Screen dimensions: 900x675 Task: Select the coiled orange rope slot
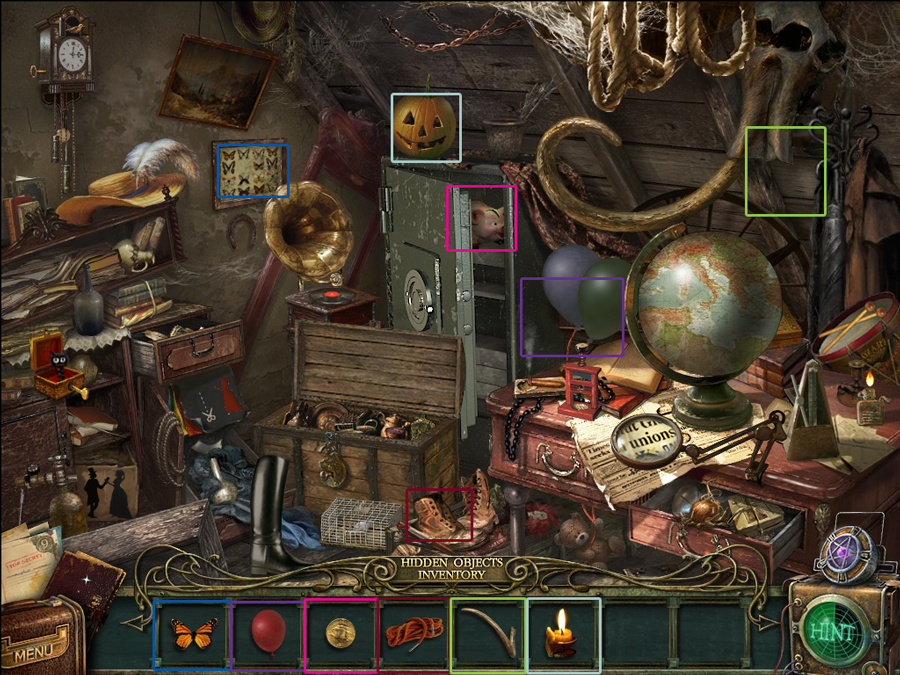tap(414, 634)
